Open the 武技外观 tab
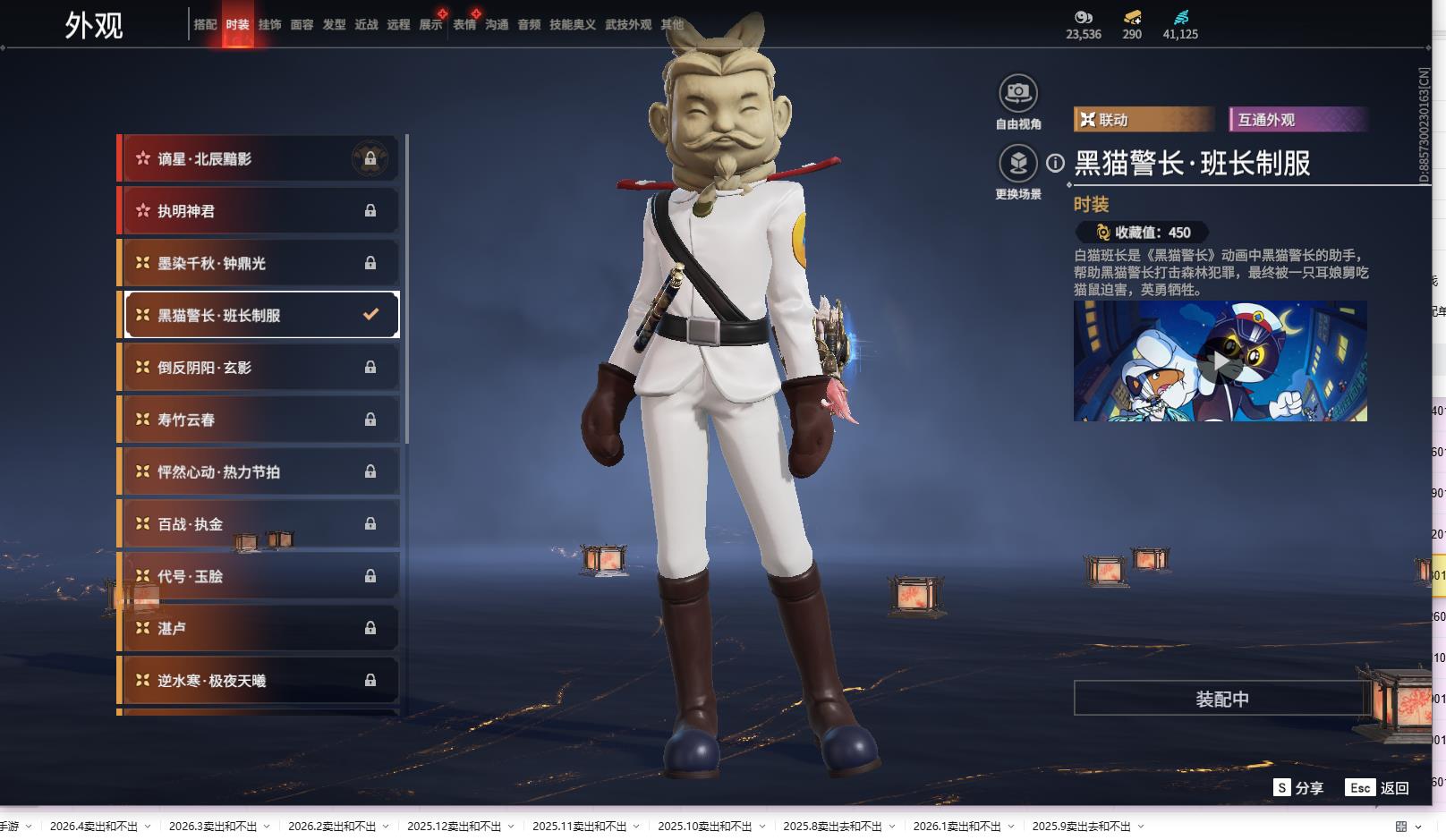Viewport: 1446px width, 840px height. (627, 25)
